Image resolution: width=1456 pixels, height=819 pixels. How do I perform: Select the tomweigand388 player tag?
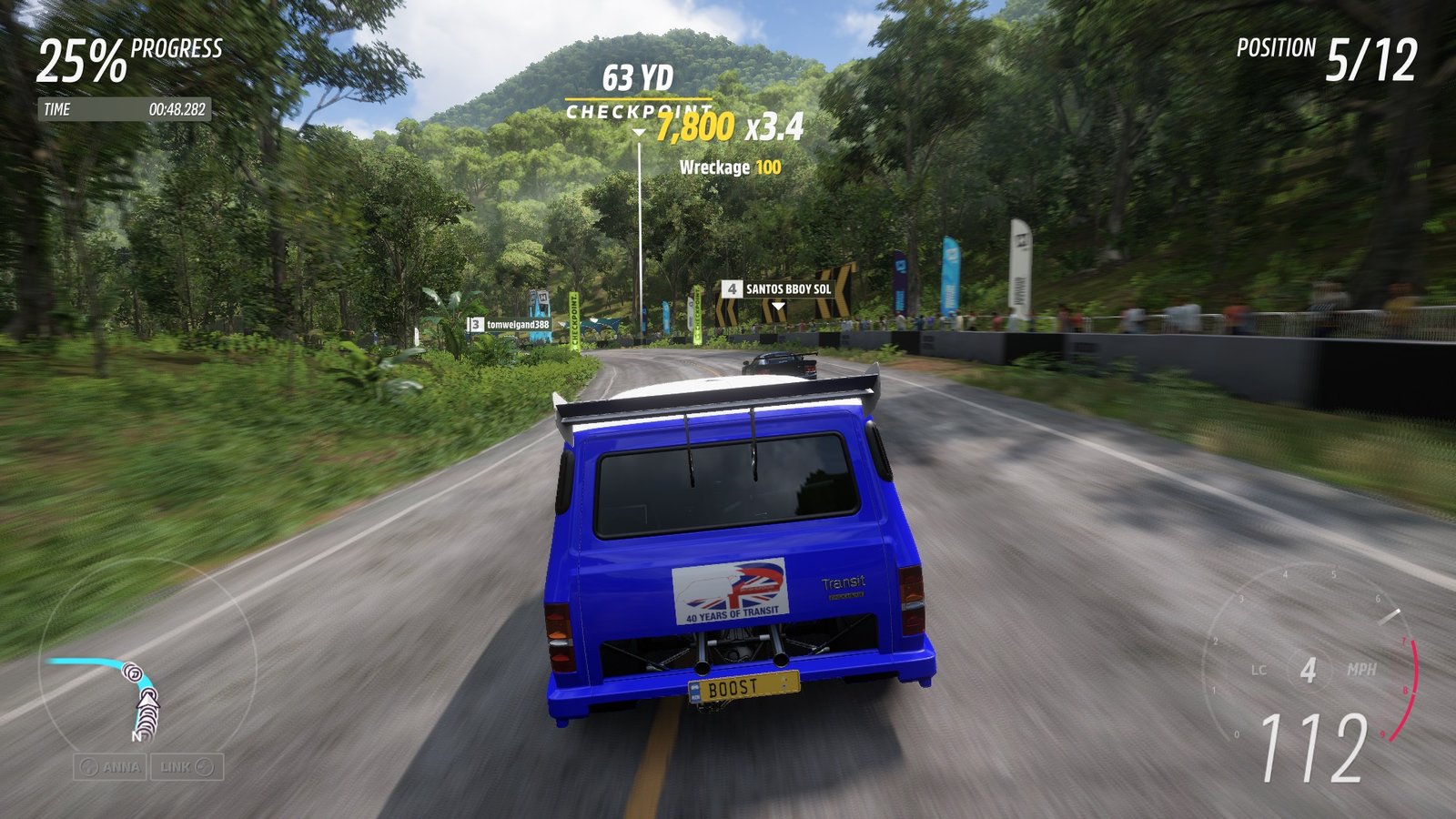[510, 324]
